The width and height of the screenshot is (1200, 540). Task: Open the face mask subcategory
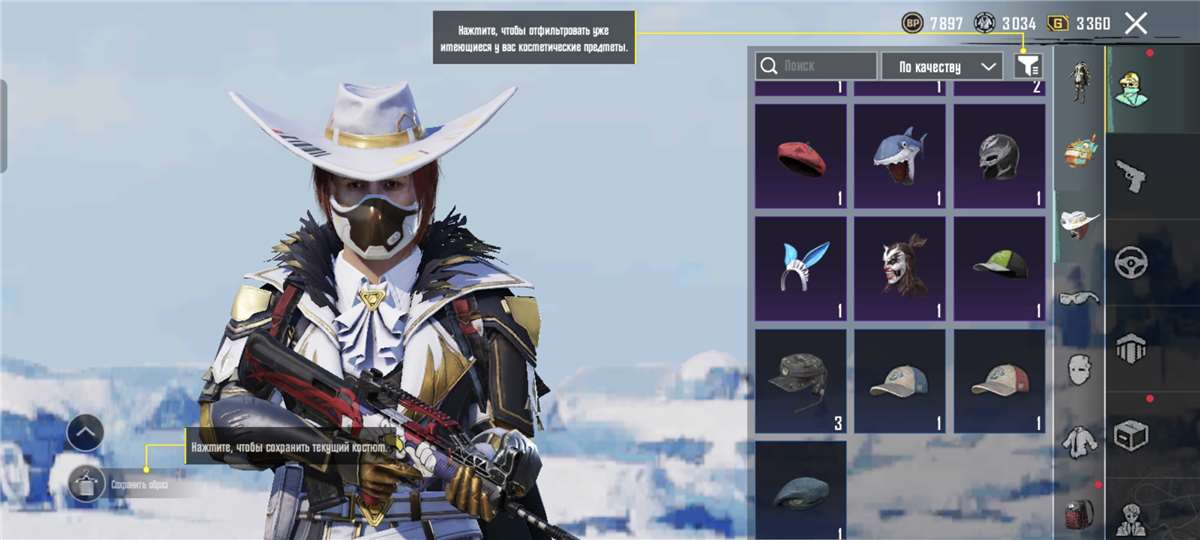pyautogui.click(x=1079, y=368)
